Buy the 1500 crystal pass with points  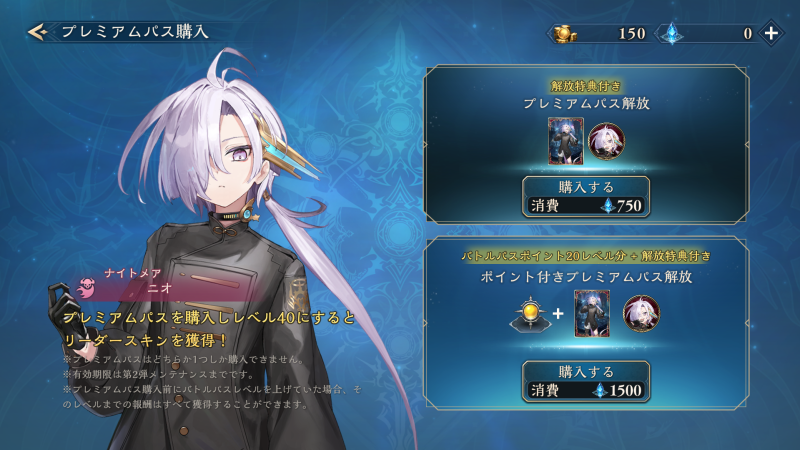586,380
